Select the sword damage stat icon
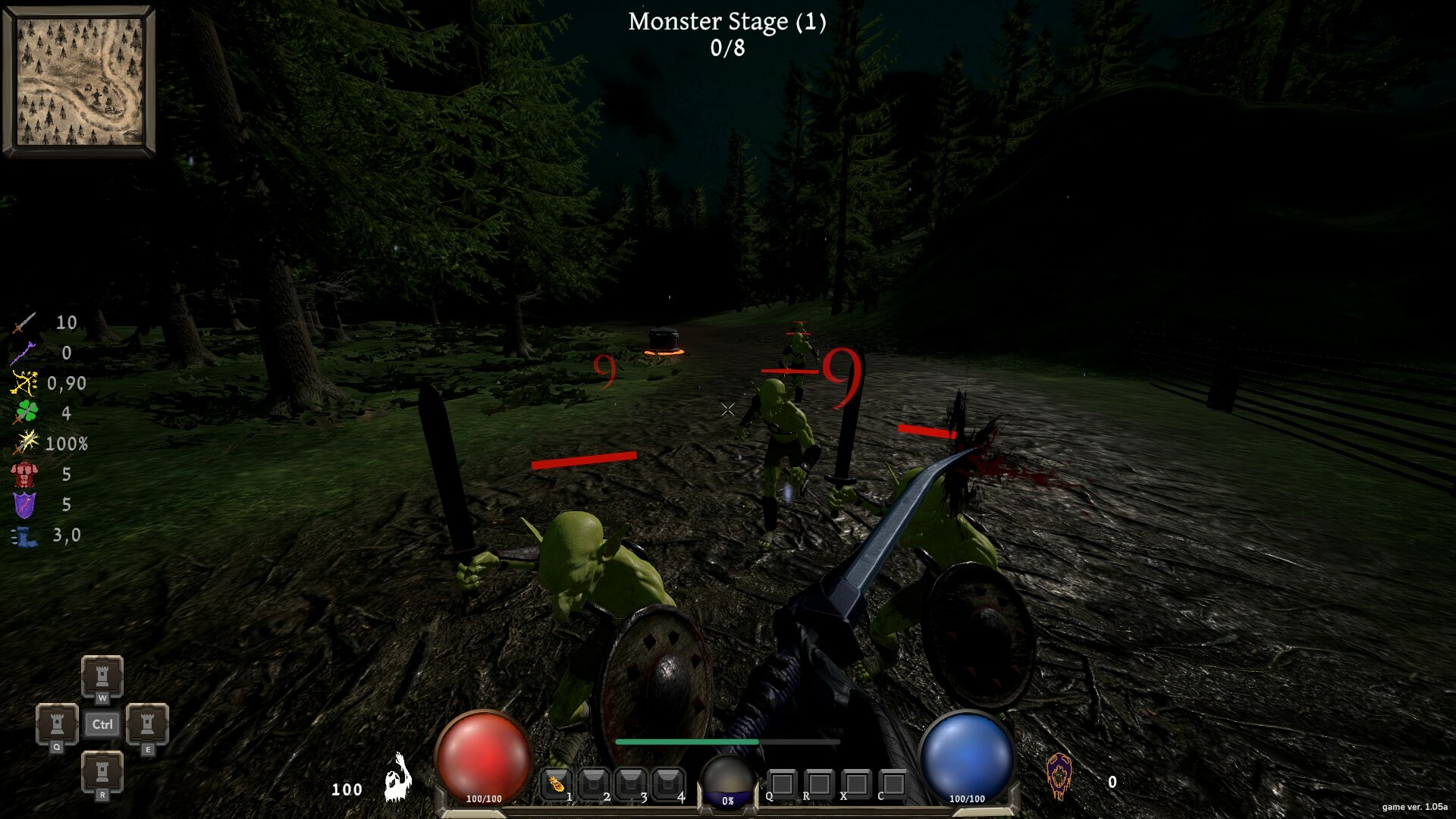Screen dimensions: 1456x819 [x=25, y=322]
